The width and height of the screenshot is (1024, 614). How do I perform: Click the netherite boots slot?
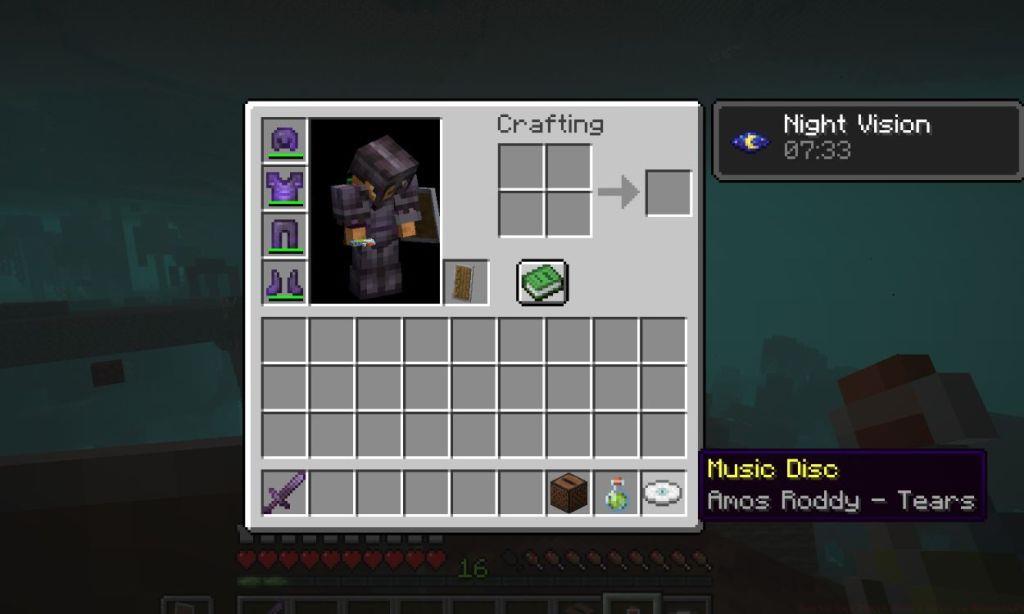coord(285,282)
